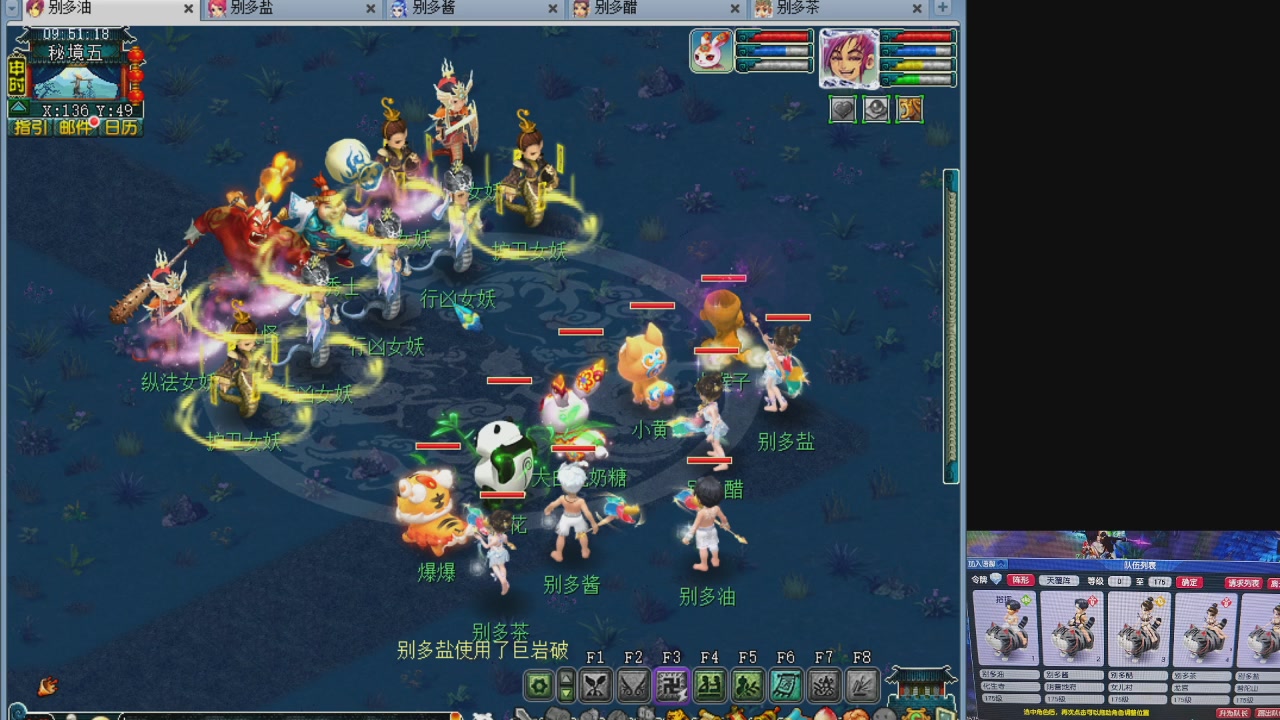Activate the highlighted F3 skill icon
Viewport: 1280px width, 720px height.
coord(671,686)
